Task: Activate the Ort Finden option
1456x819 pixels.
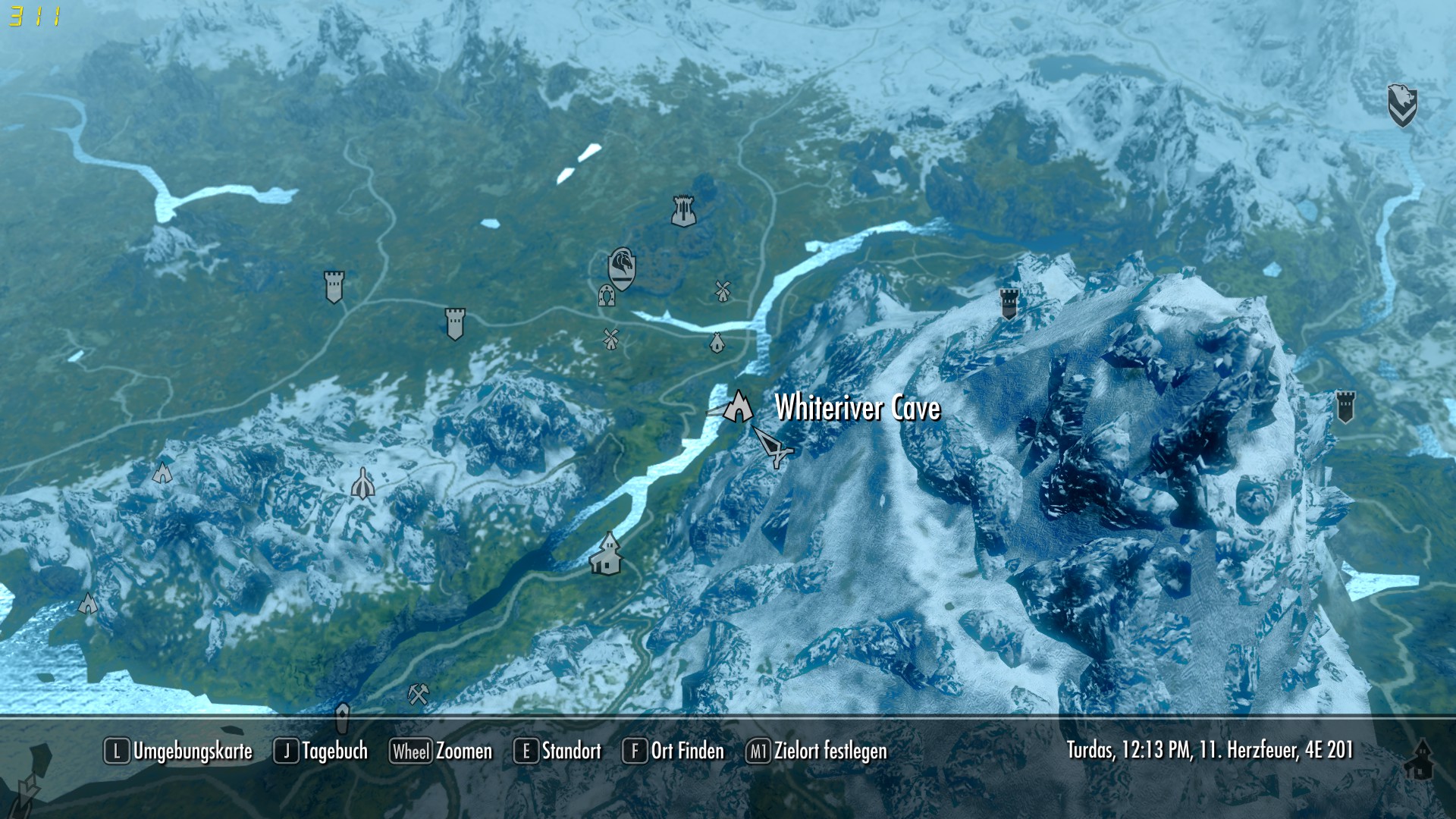Action: point(673,751)
